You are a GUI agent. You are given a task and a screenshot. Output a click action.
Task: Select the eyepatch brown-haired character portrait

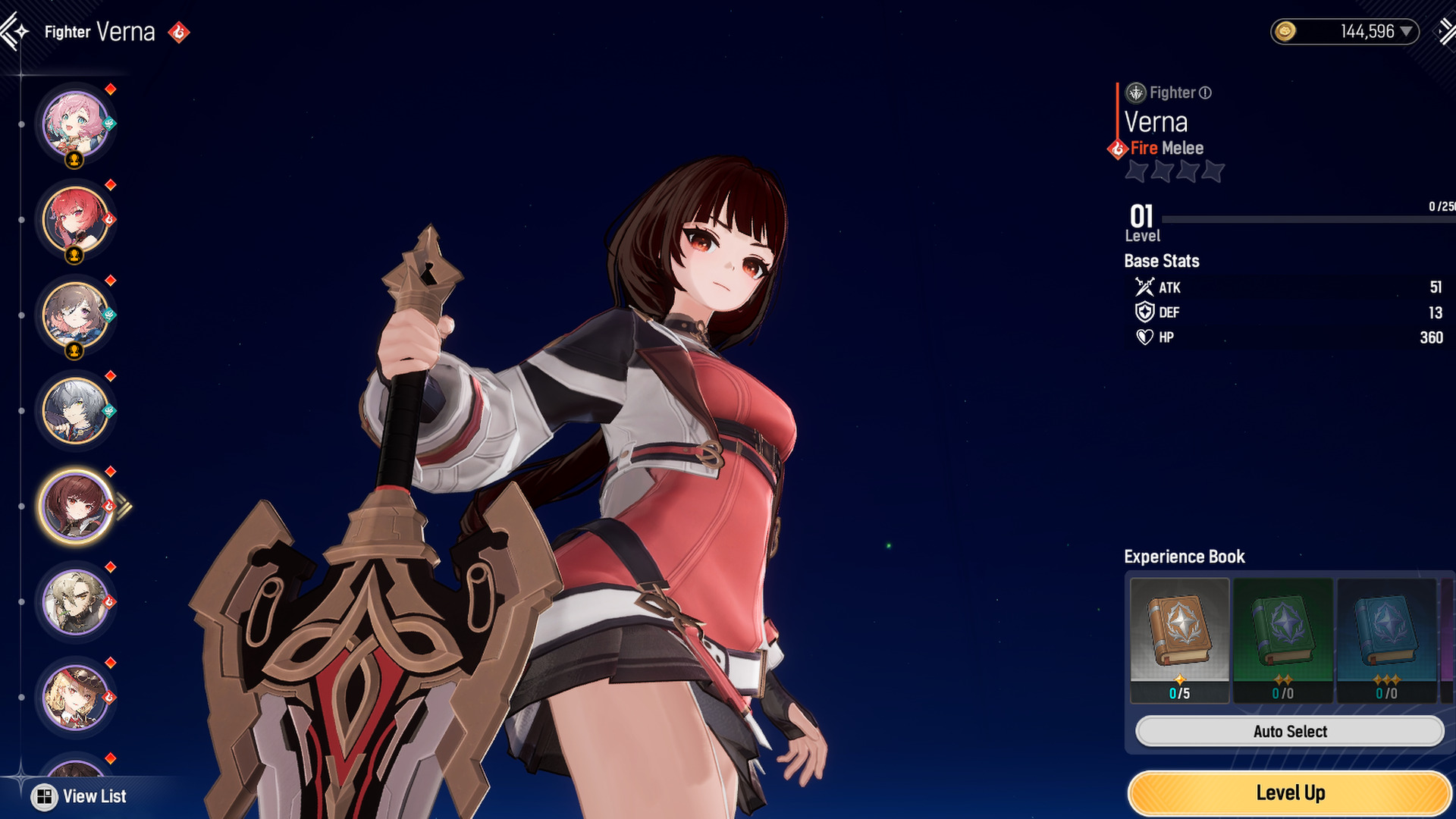coord(74,315)
